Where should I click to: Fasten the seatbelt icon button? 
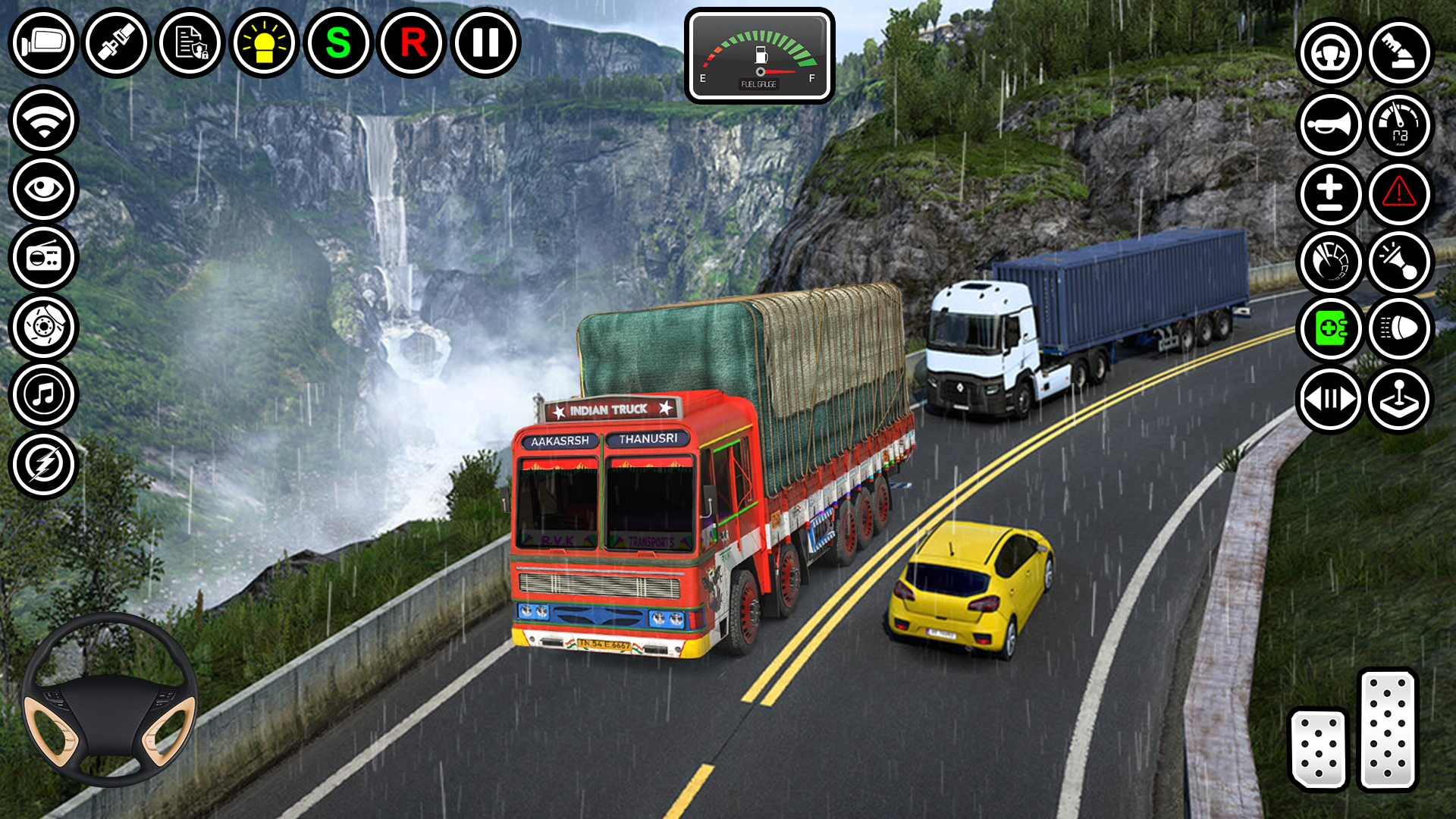pos(117,42)
